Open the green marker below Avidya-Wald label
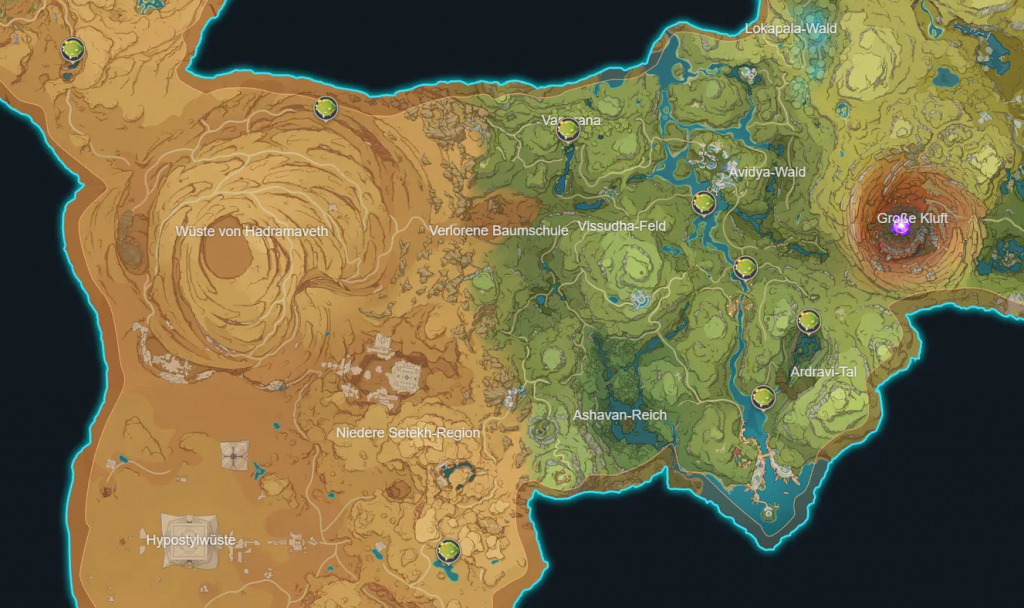 pyautogui.click(x=704, y=203)
